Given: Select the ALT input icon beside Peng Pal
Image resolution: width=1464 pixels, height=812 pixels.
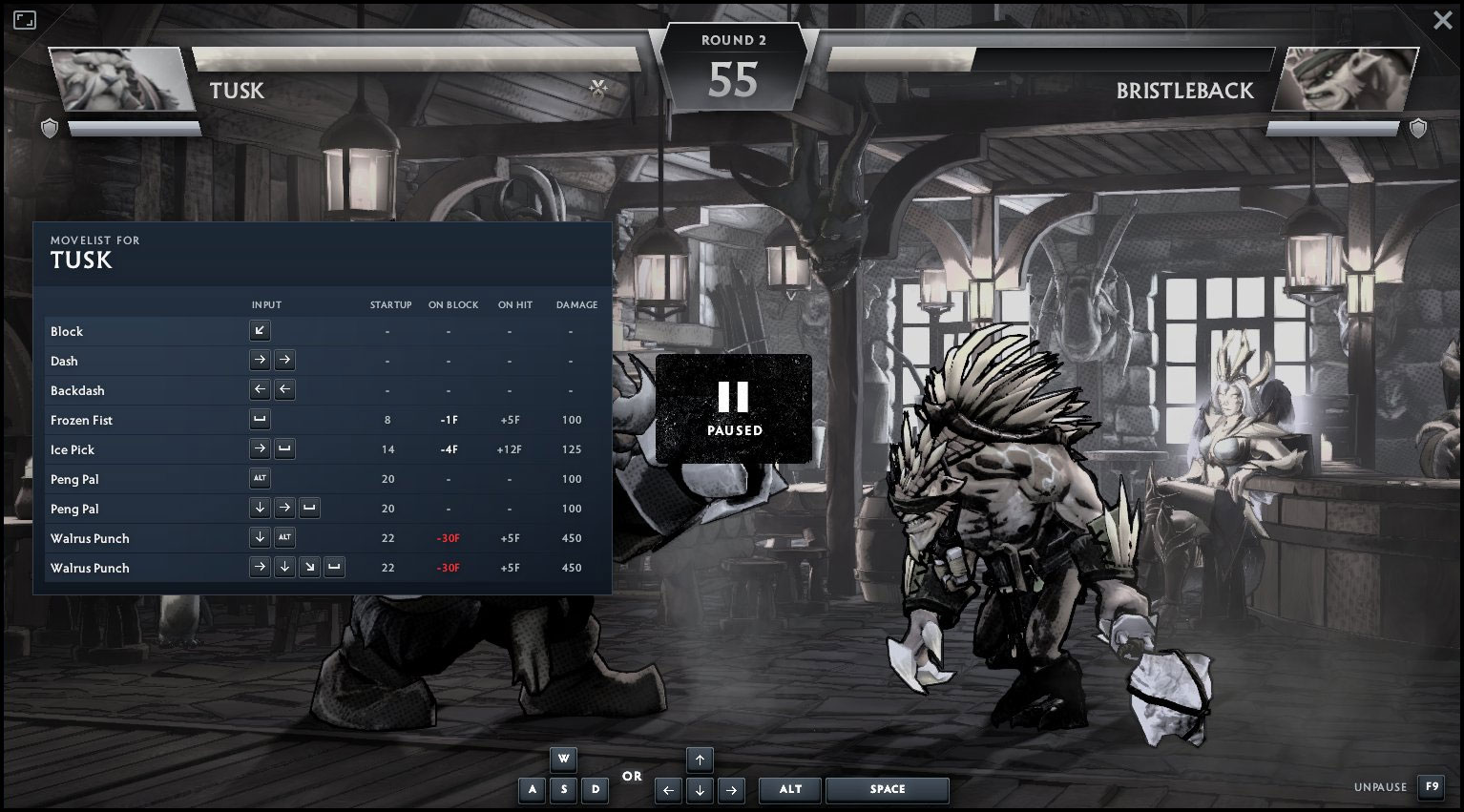Looking at the screenshot, I should point(259,478).
